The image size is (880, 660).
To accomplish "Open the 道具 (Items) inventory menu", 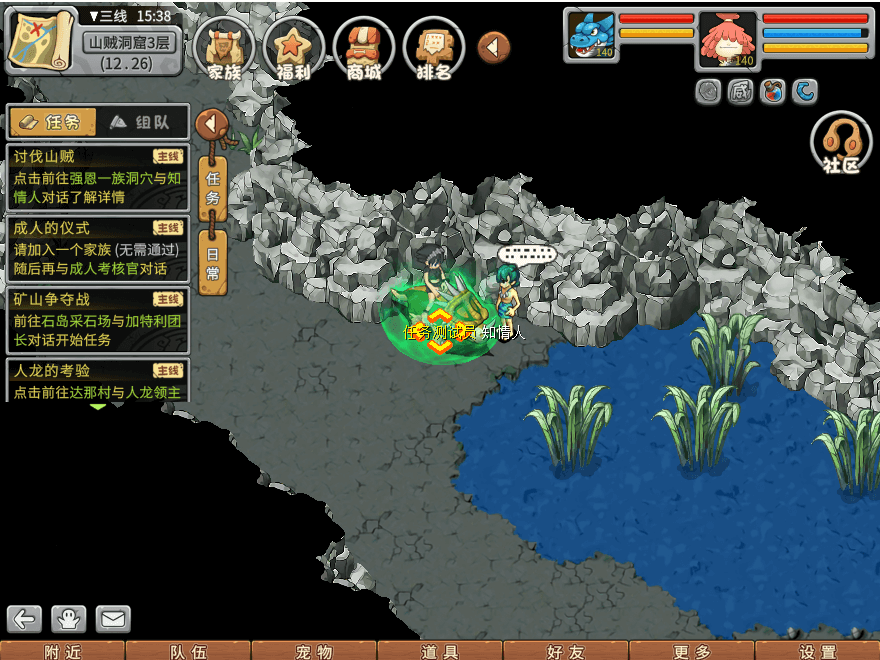I will click(x=440, y=651).
